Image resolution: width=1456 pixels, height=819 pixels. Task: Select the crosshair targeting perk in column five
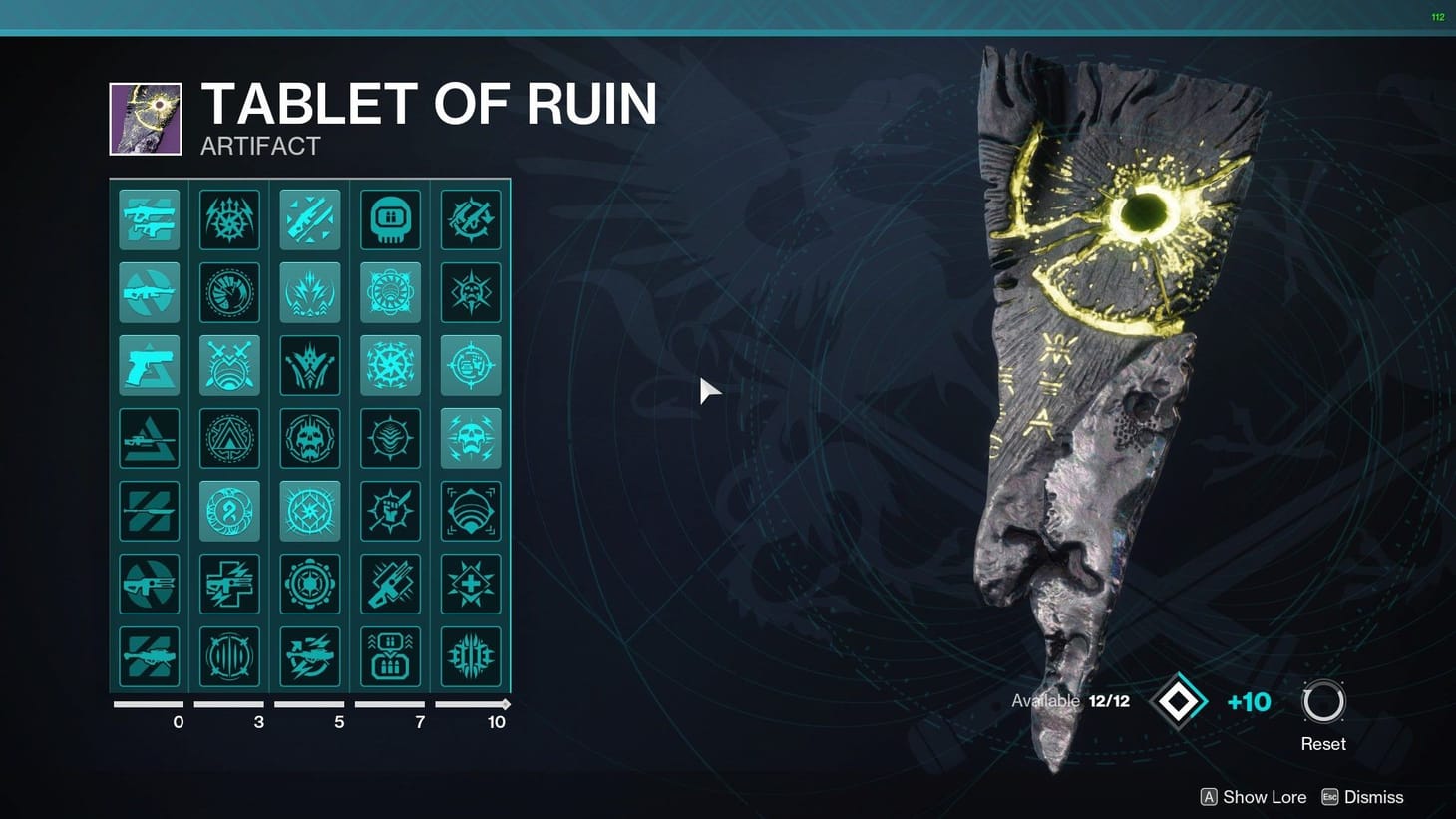pyautogui.click(x=470, y=365)
